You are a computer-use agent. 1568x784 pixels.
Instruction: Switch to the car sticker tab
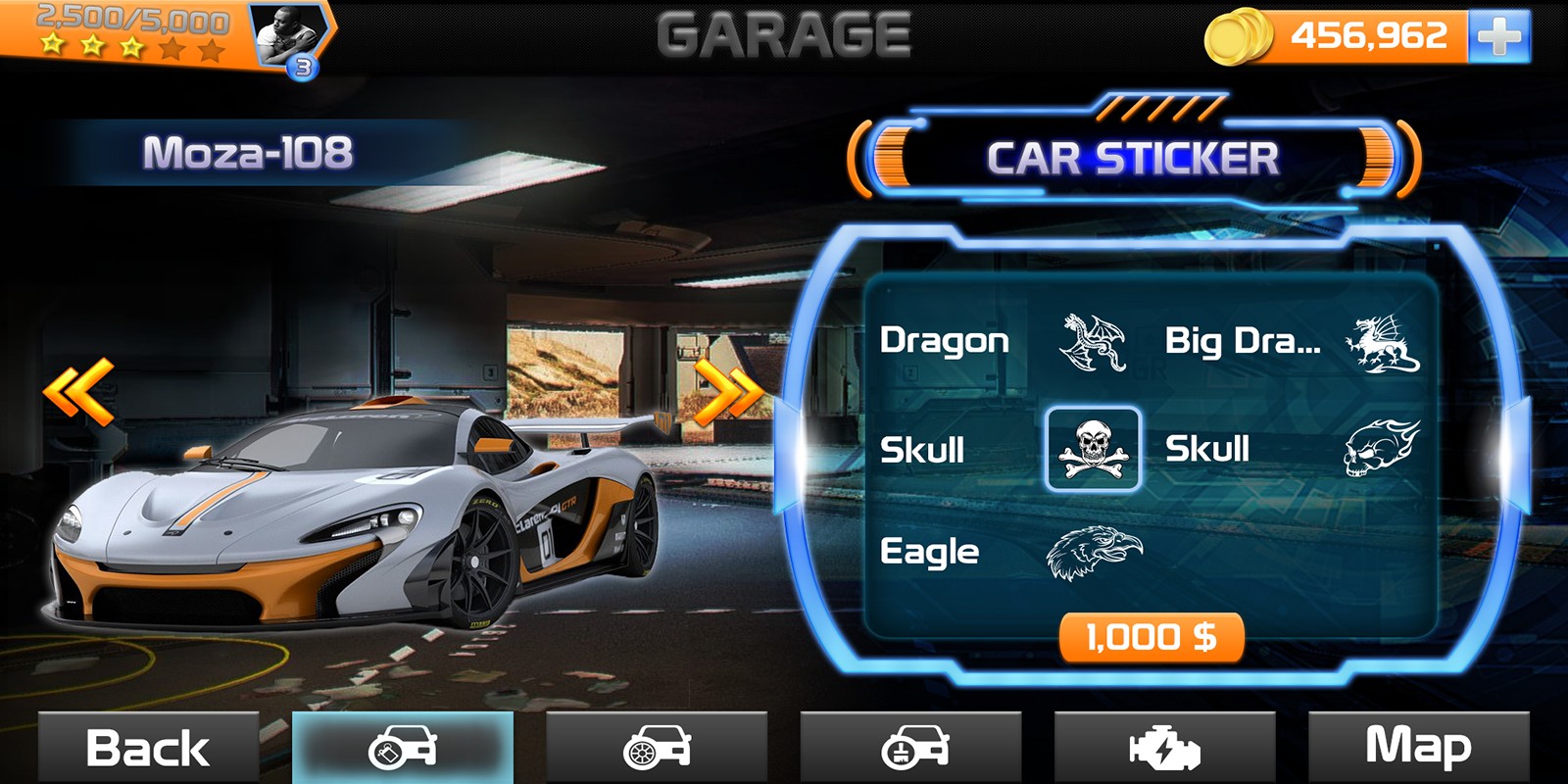(403, 748)
